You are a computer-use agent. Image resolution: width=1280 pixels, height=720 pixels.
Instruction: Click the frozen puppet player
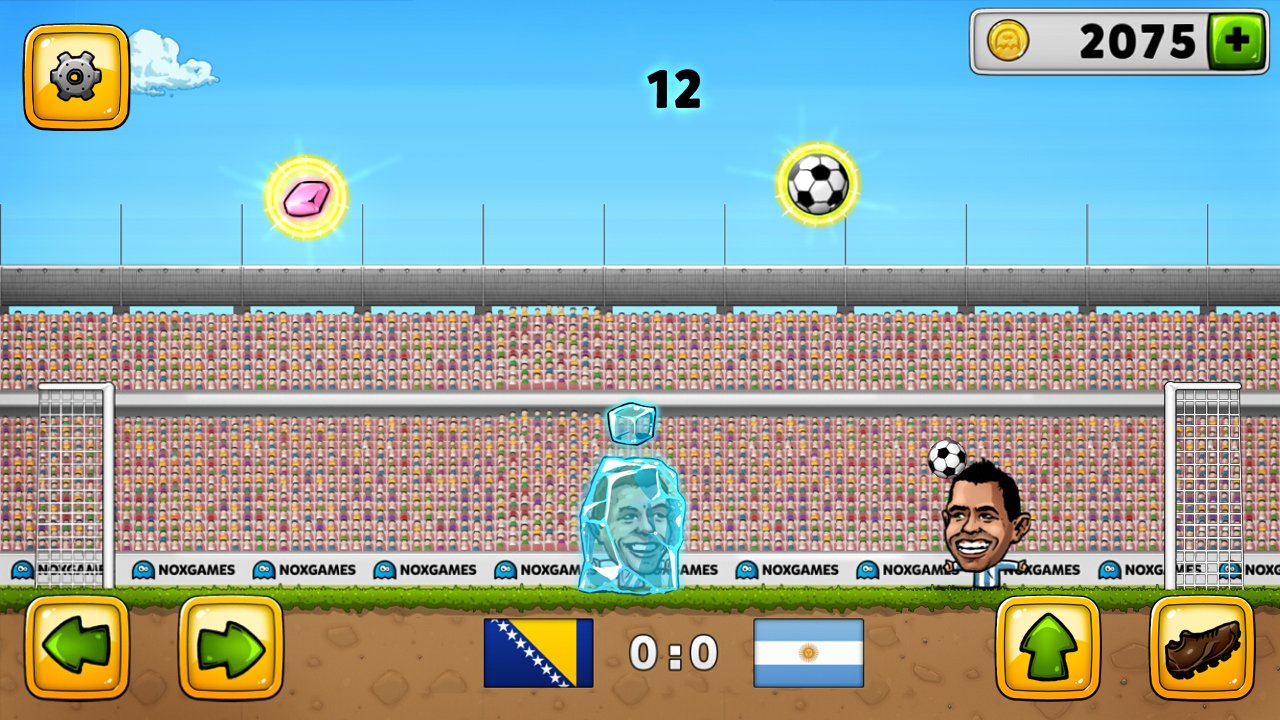coord(634,520)
